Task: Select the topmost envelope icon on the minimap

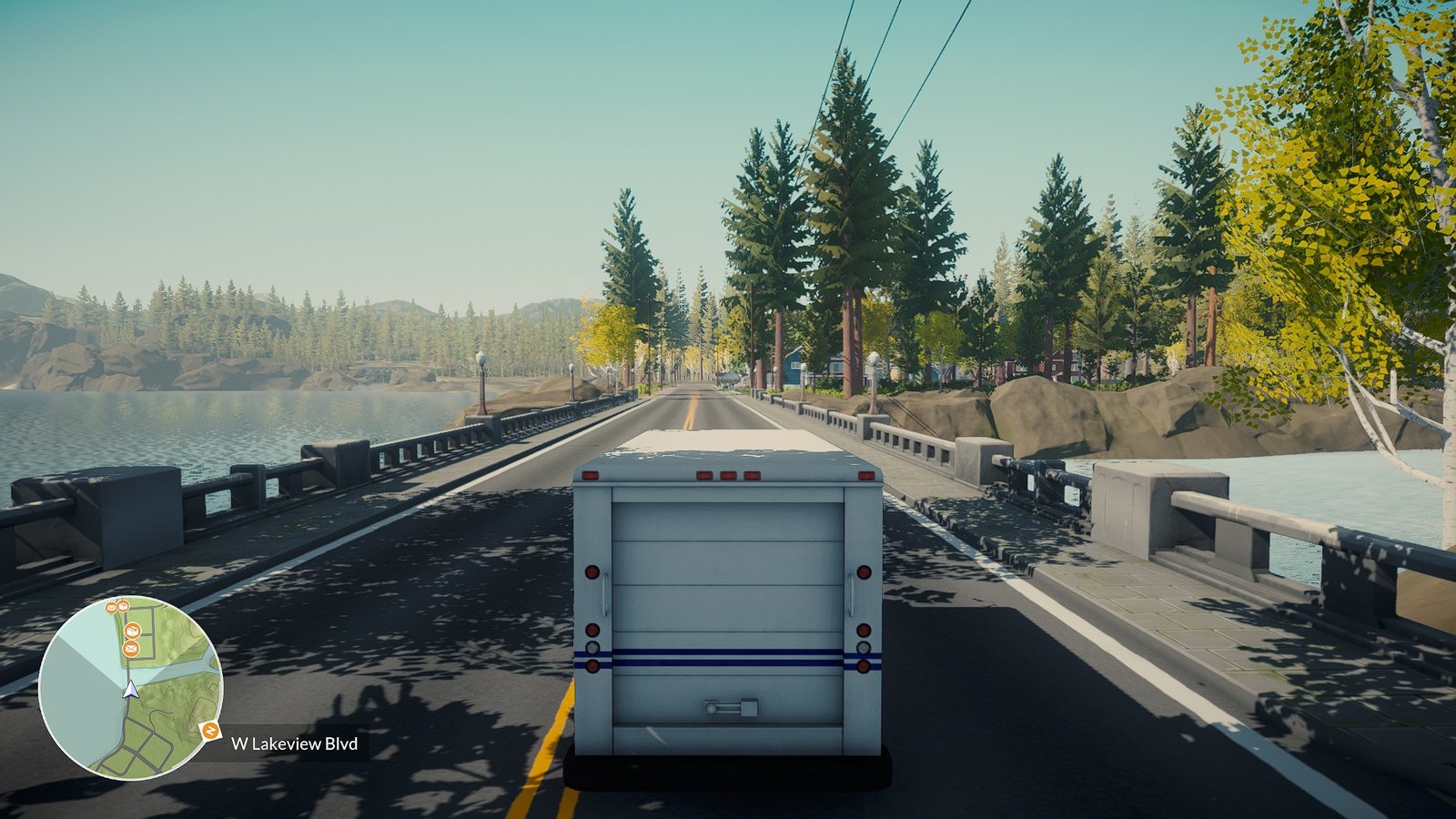Action: coord(111,606)
